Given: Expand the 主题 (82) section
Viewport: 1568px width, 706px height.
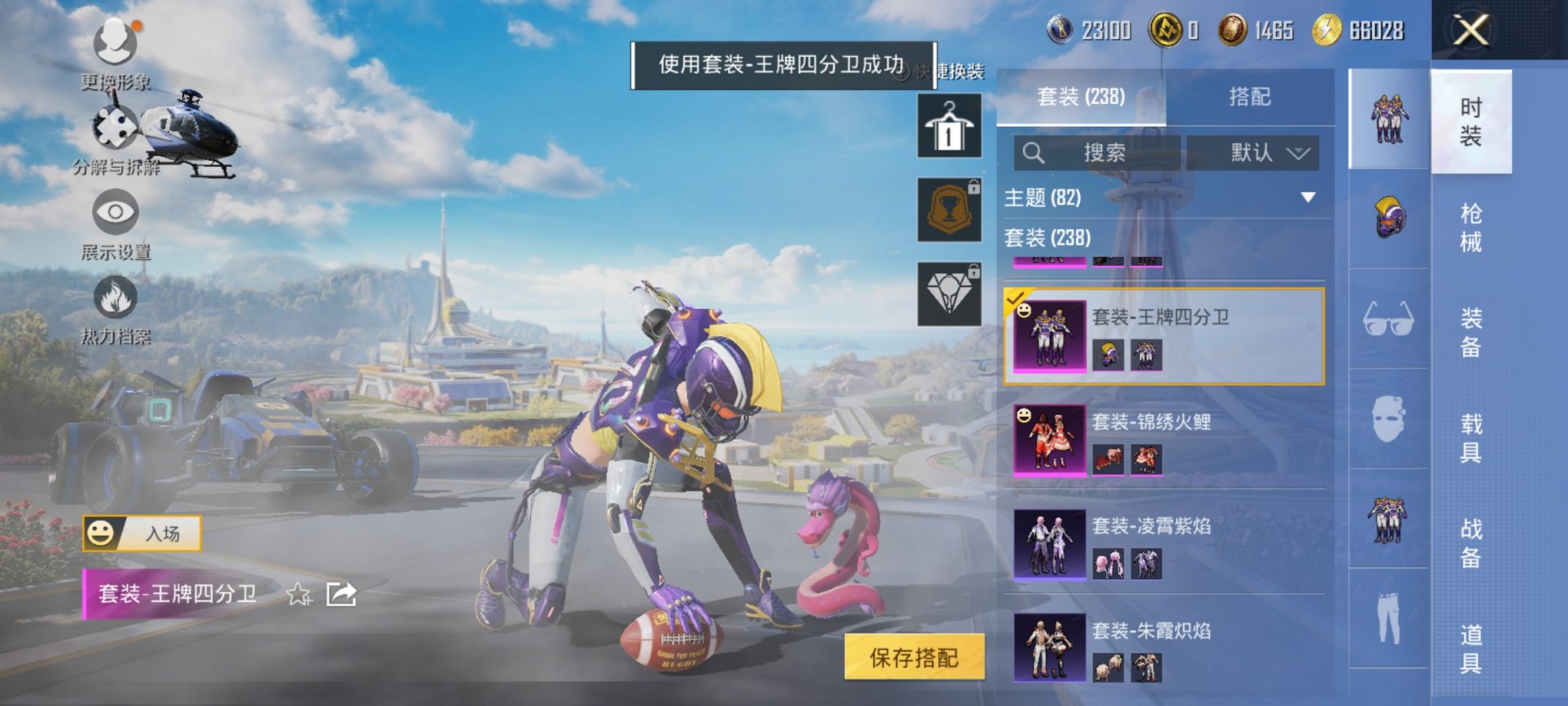Looking at the screenshot, I should click(x=1307, y=196).
